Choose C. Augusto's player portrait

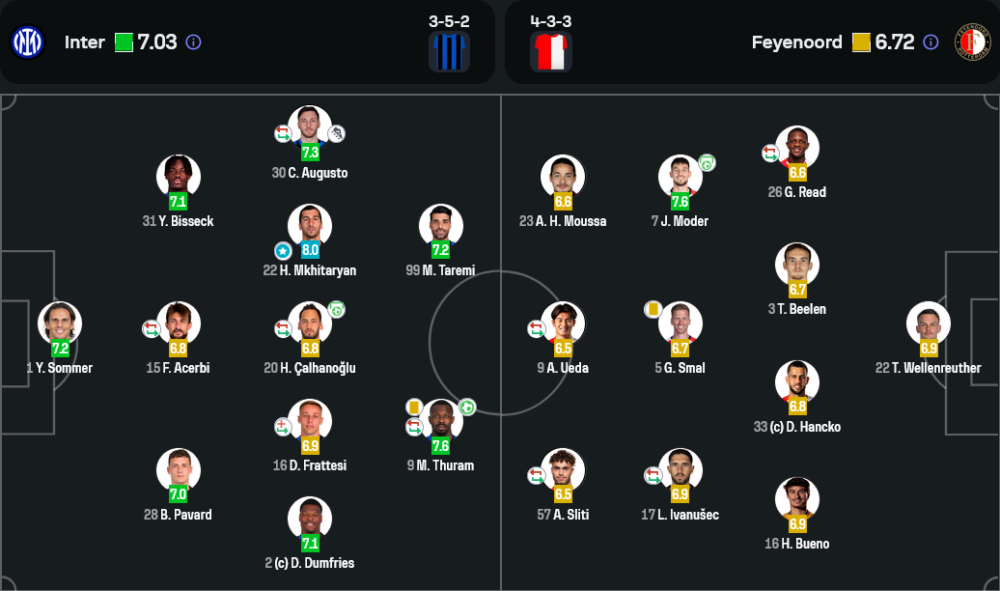310,129
